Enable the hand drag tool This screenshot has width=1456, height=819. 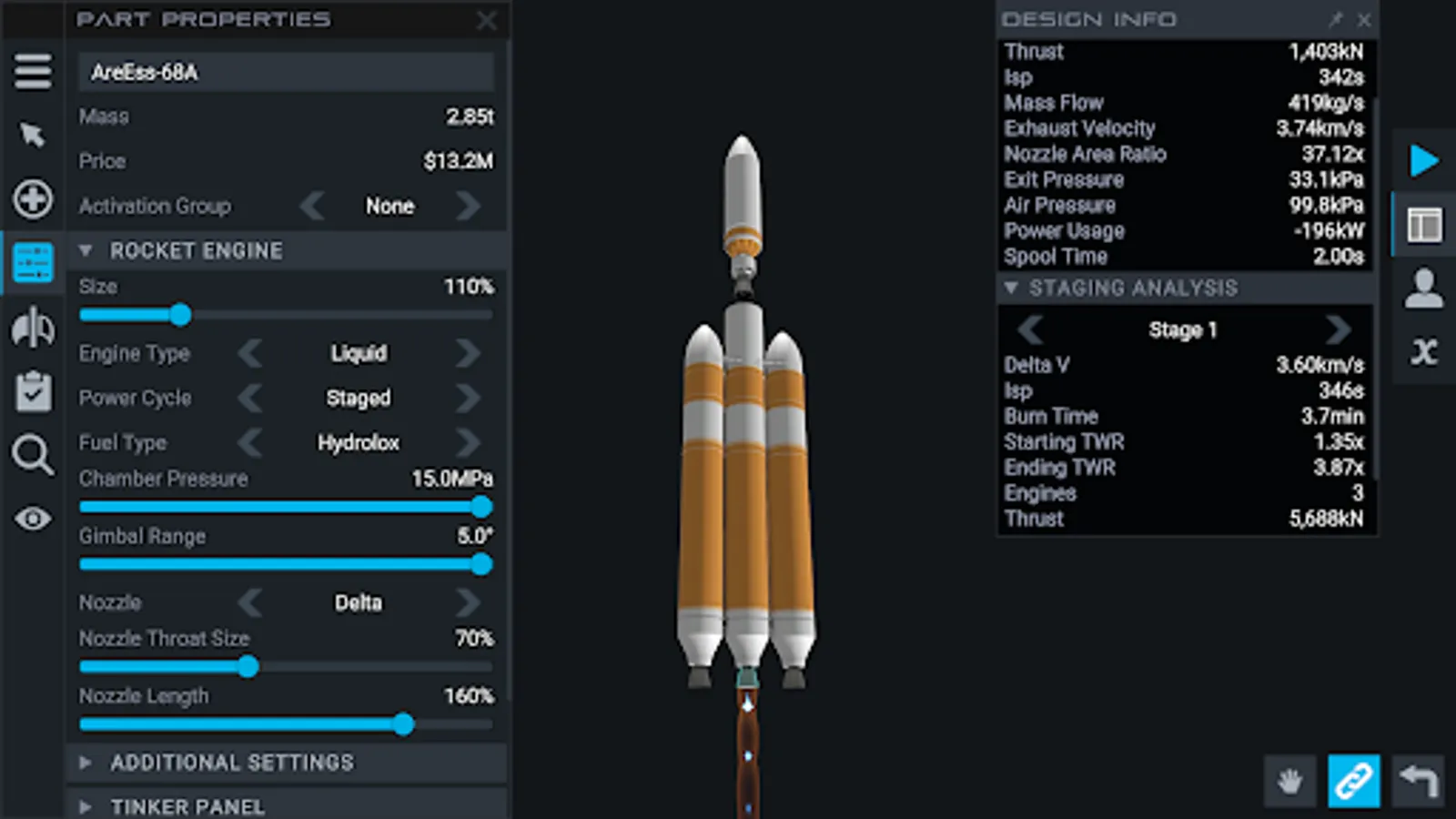(x=1289, y=781)
